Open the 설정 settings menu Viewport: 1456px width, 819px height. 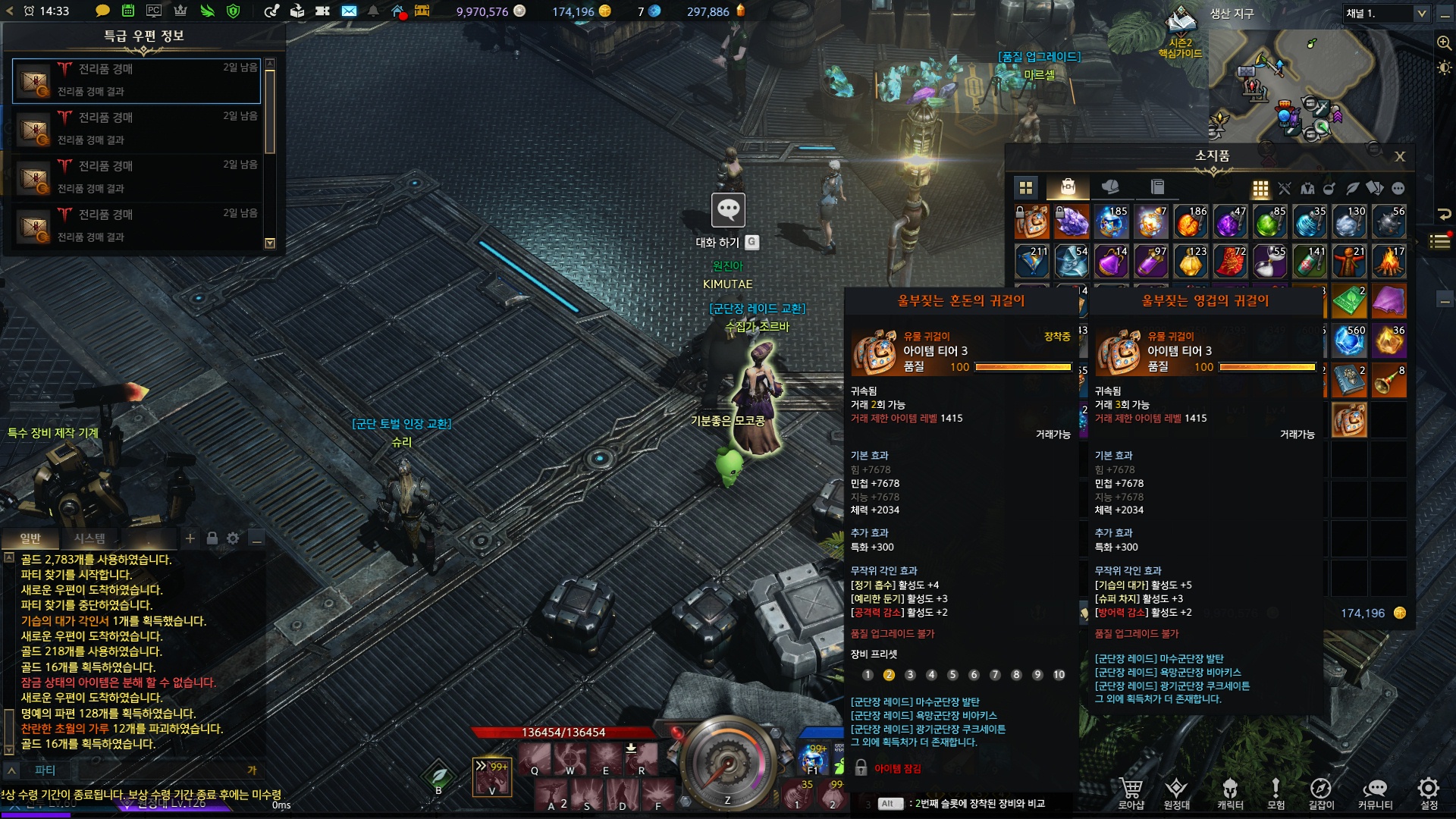coord(1429,792)
